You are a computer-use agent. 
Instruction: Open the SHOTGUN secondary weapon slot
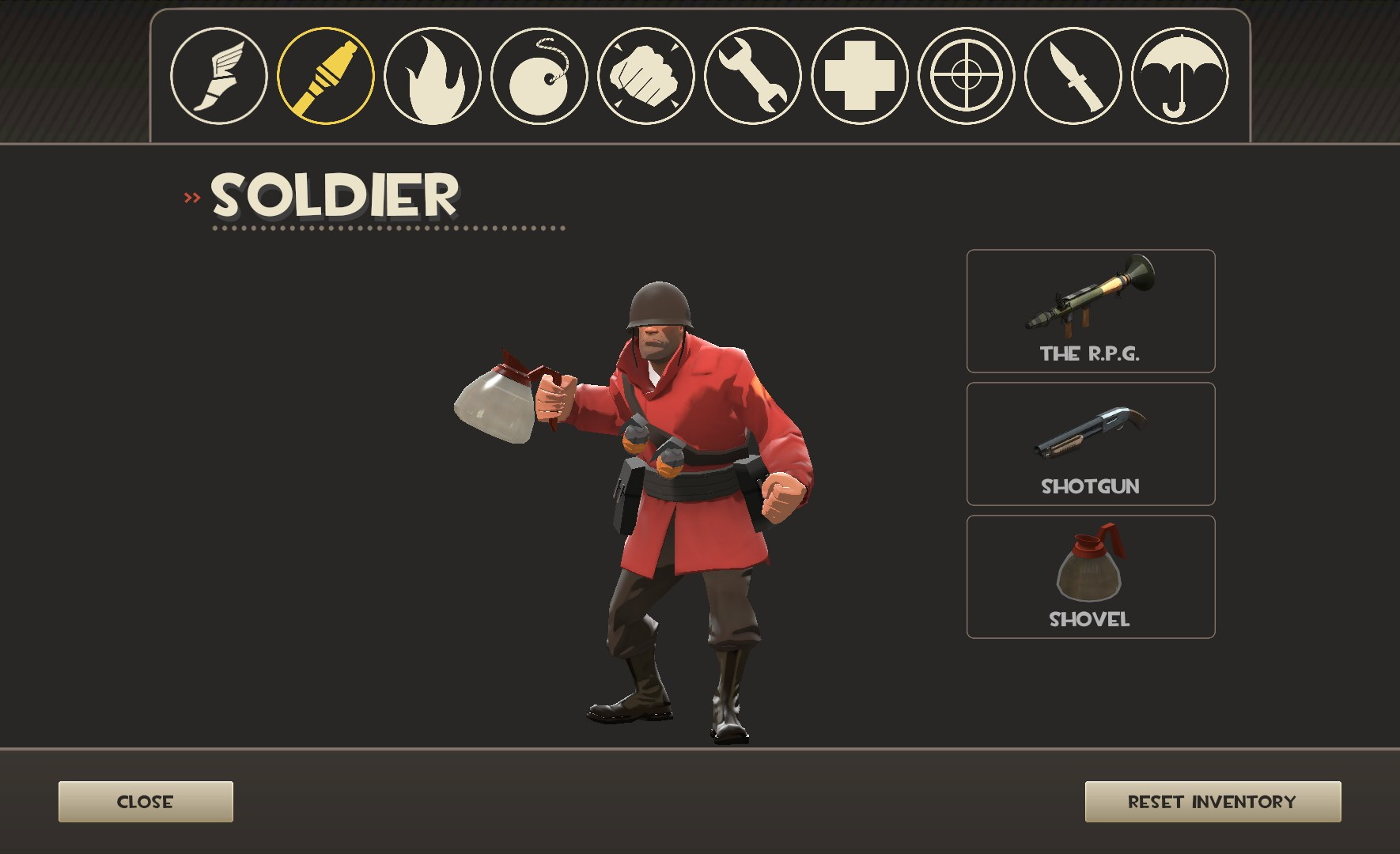1090,444
